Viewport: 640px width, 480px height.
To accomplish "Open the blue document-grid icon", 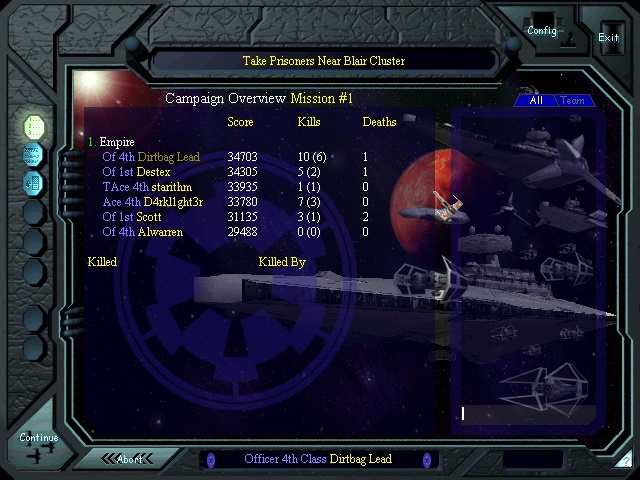I will coord(34,182).
